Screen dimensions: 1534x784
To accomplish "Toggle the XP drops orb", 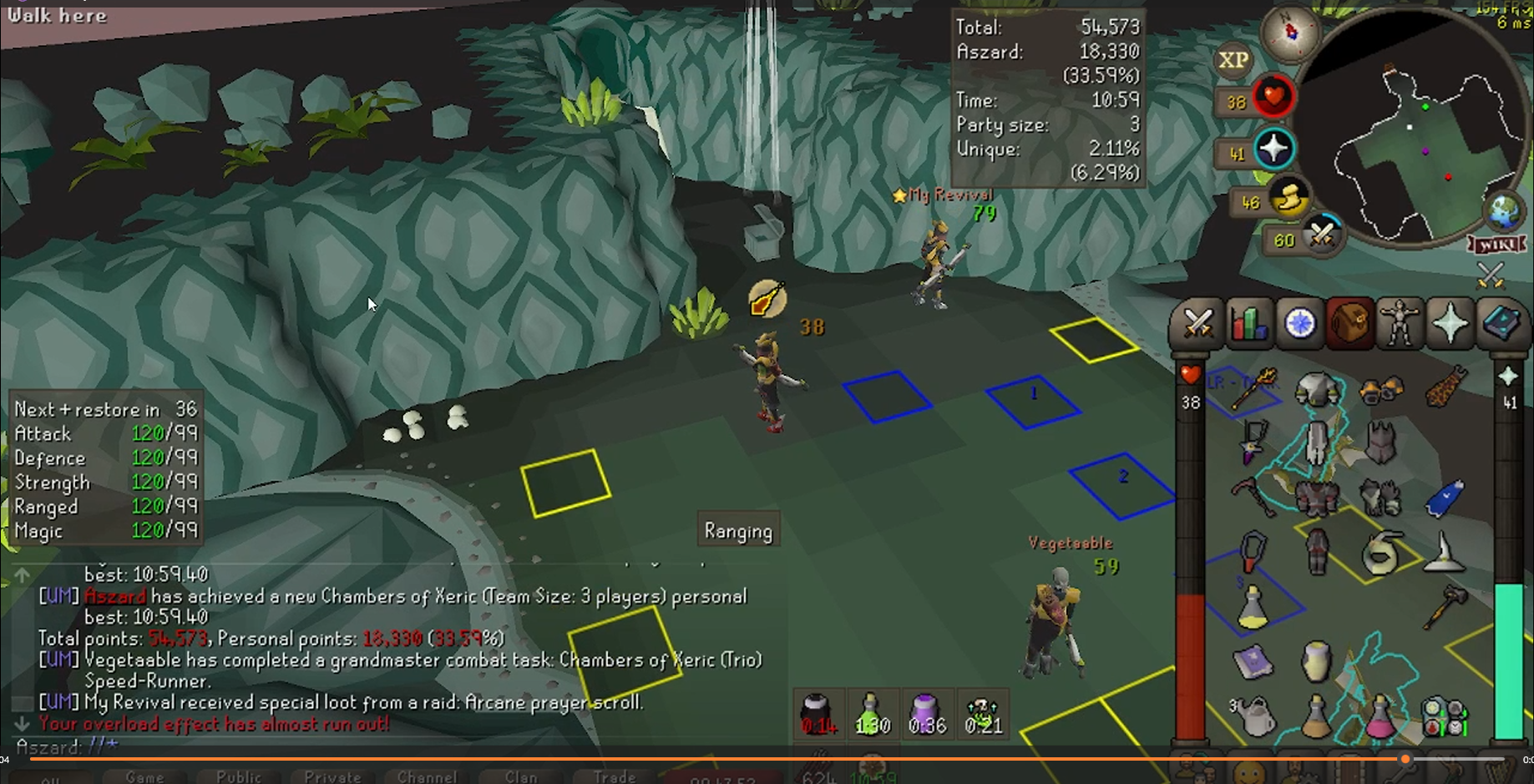I will click(1233, 60).
